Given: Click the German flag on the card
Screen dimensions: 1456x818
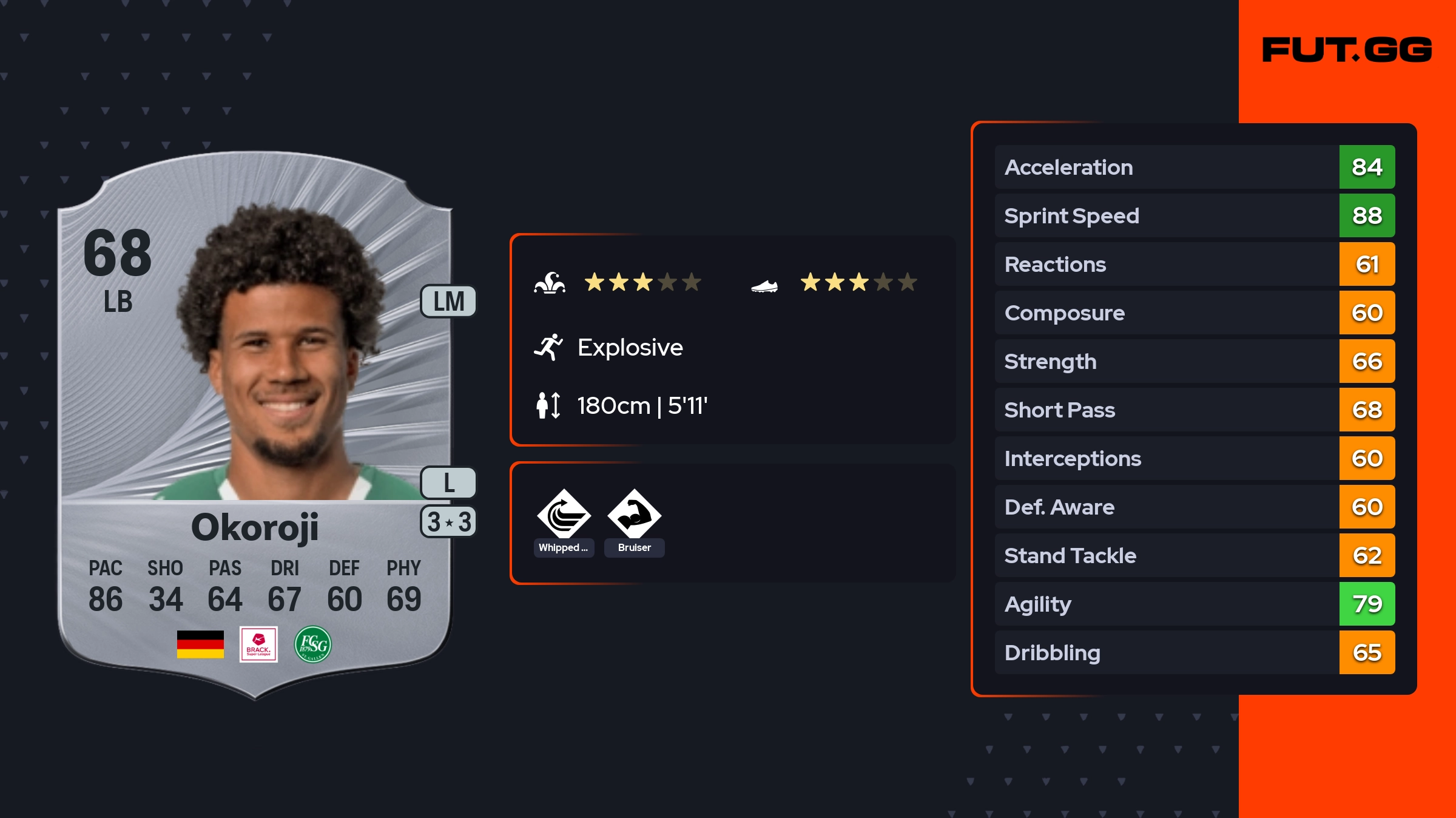Looking at the screenshot, I should tap(200, 644).
